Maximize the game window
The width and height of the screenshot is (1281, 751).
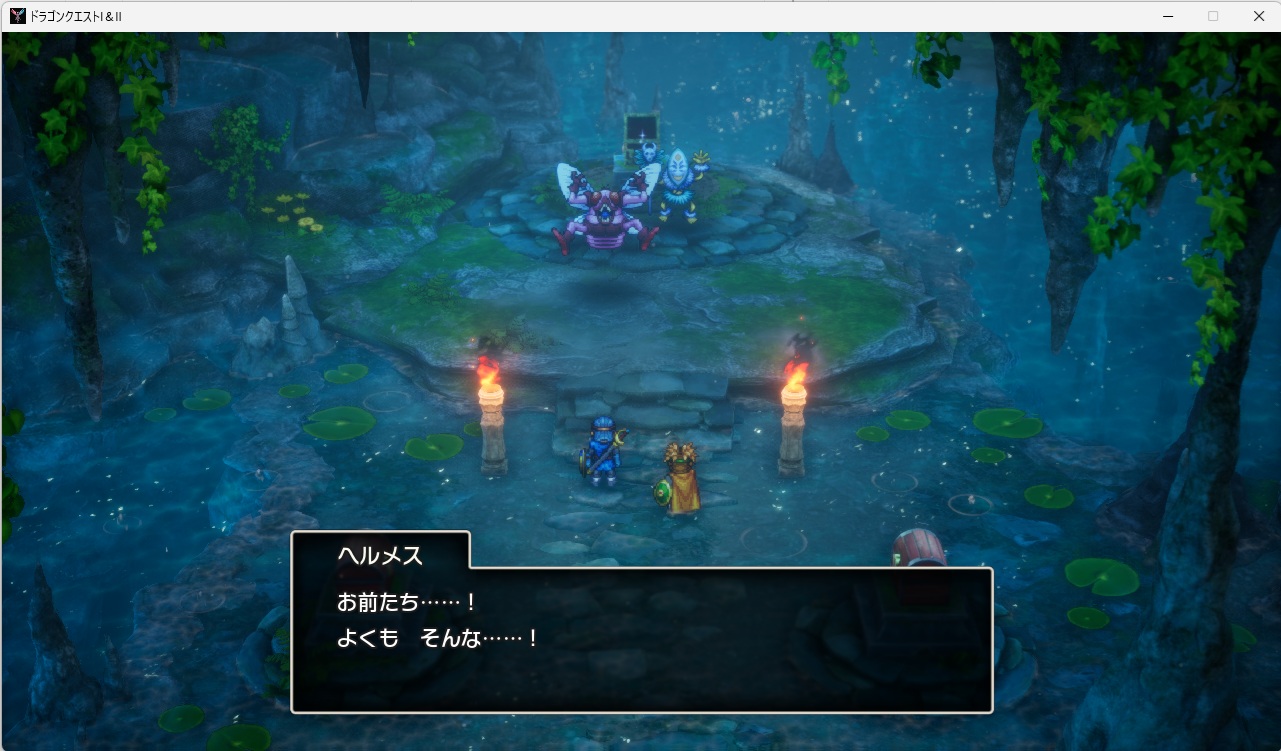(x=1213, y=16)
